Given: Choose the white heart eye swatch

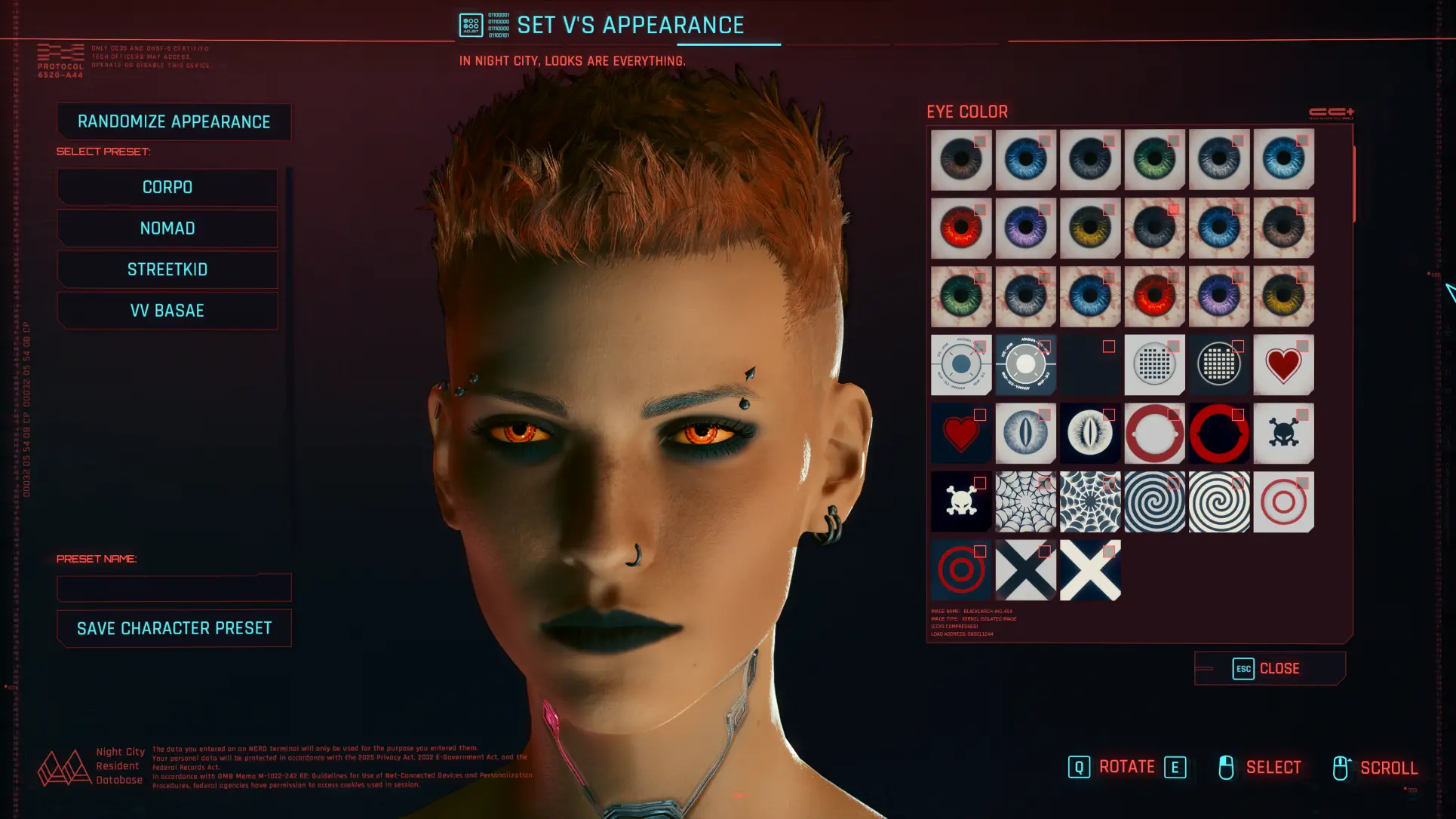Looking at the screenshot, I should point(1283,366).
